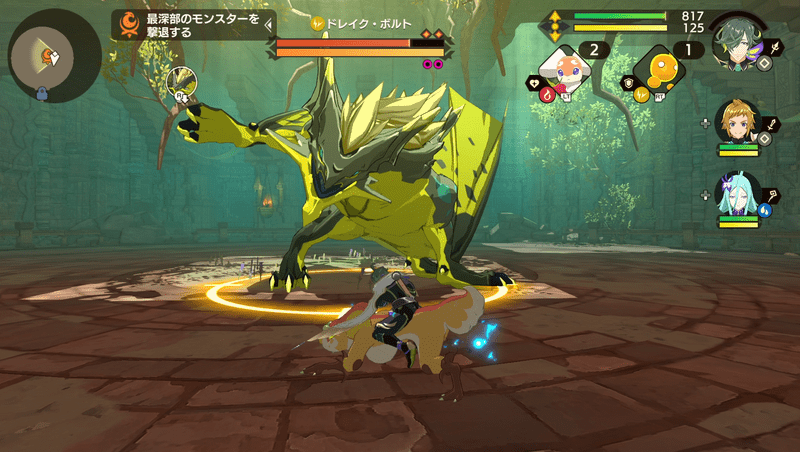
Task: Select the quest objective tracker with Japanese text
Action: pos(195,25)
